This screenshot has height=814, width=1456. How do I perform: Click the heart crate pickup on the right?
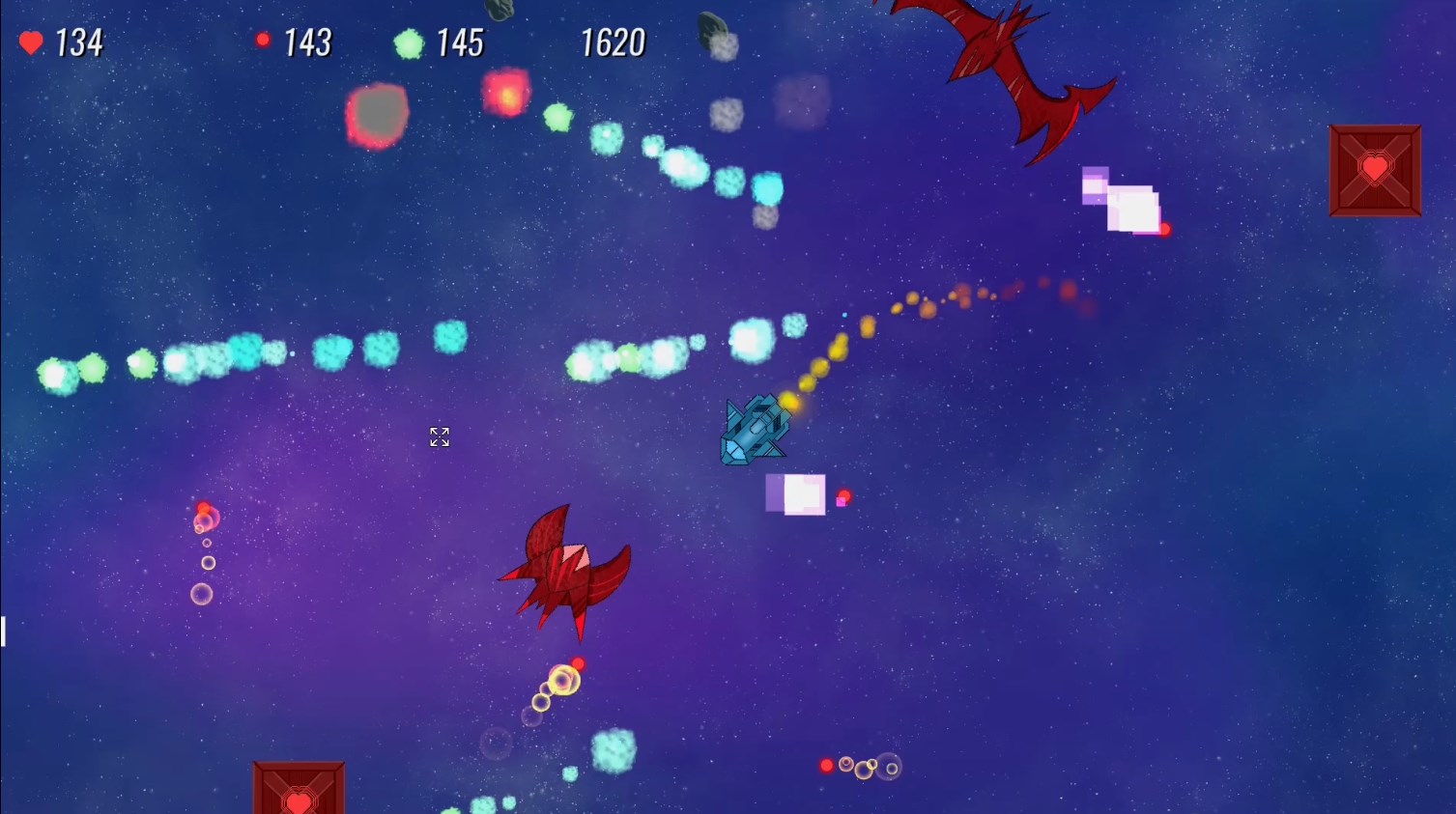[x=1374, y=168]
